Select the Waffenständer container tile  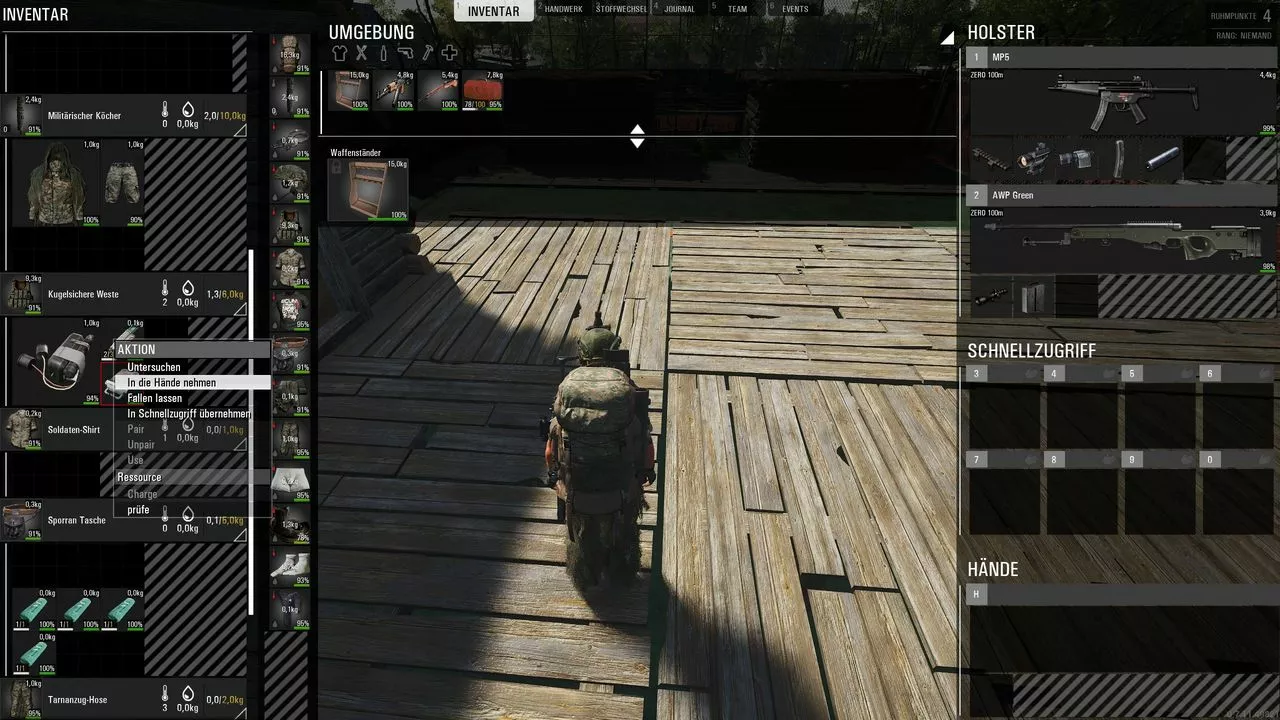(x=368, y=189)
